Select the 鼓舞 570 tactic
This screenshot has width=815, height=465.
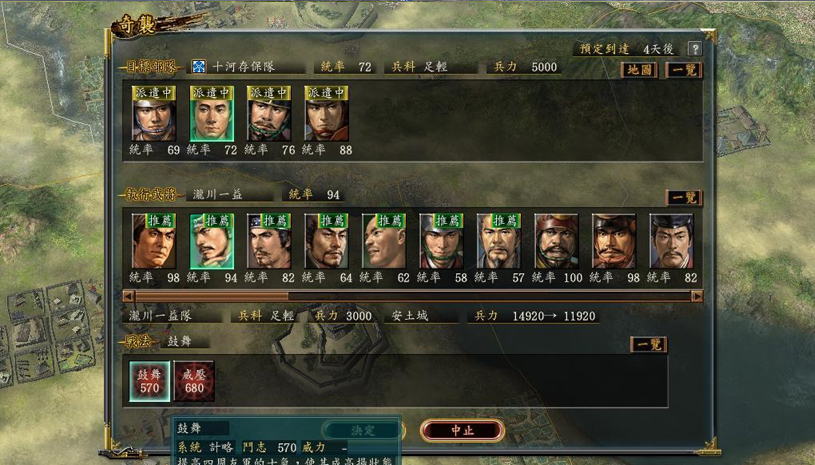[148, 381]
